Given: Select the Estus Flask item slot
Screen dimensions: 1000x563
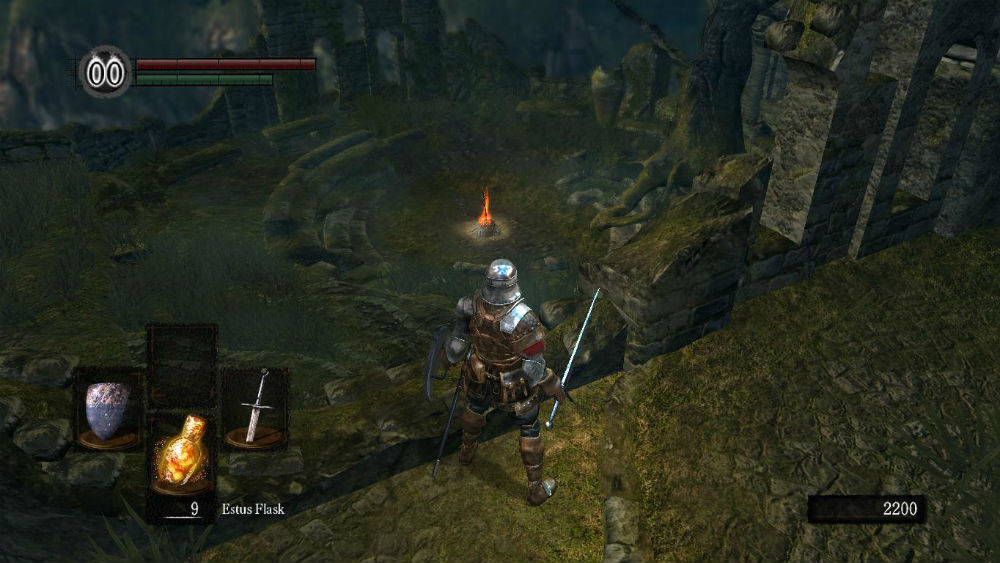Looking at the screenshot, I should (x=182, y=453).
